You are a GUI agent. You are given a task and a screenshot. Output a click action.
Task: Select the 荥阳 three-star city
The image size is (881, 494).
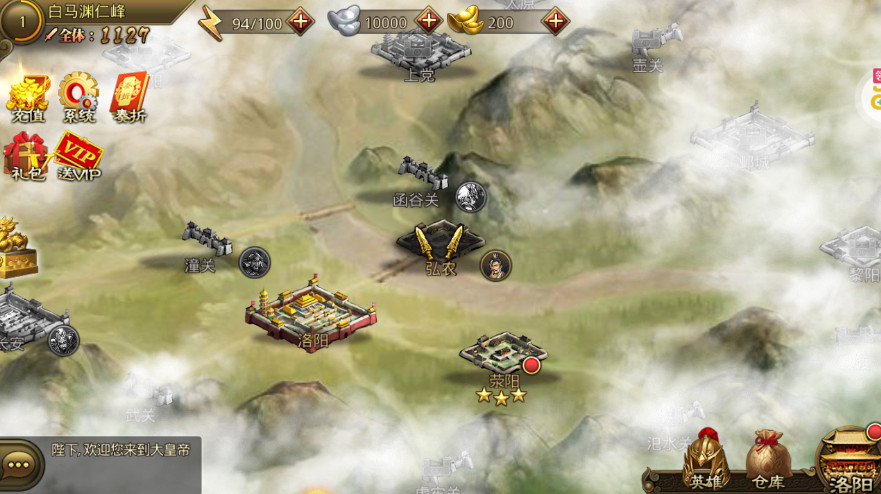click(x=503, y=355)
